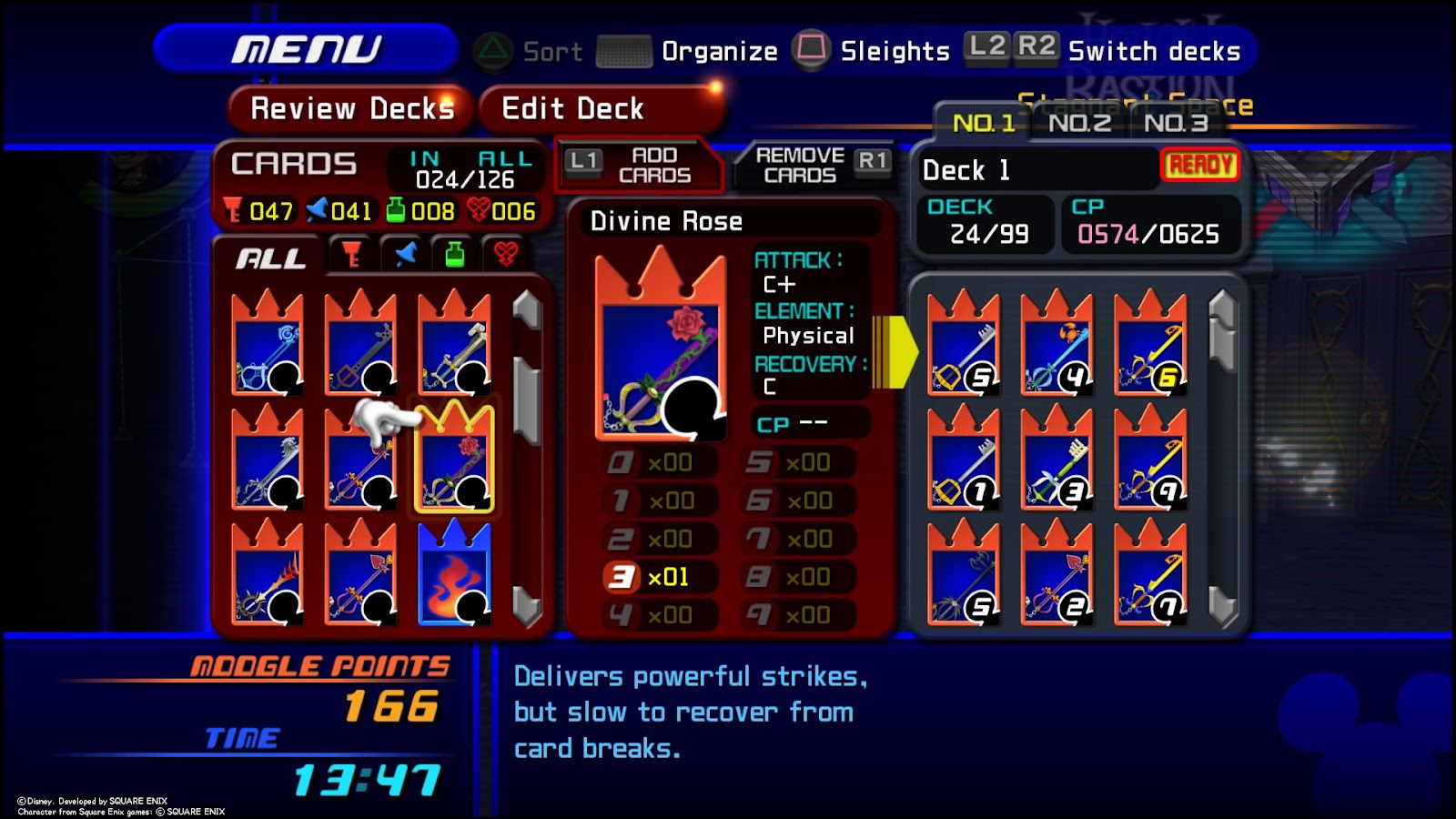Filter cards by heart friend type
Image resolution: width=1456 pixels, height=819 pixels.
506,255
